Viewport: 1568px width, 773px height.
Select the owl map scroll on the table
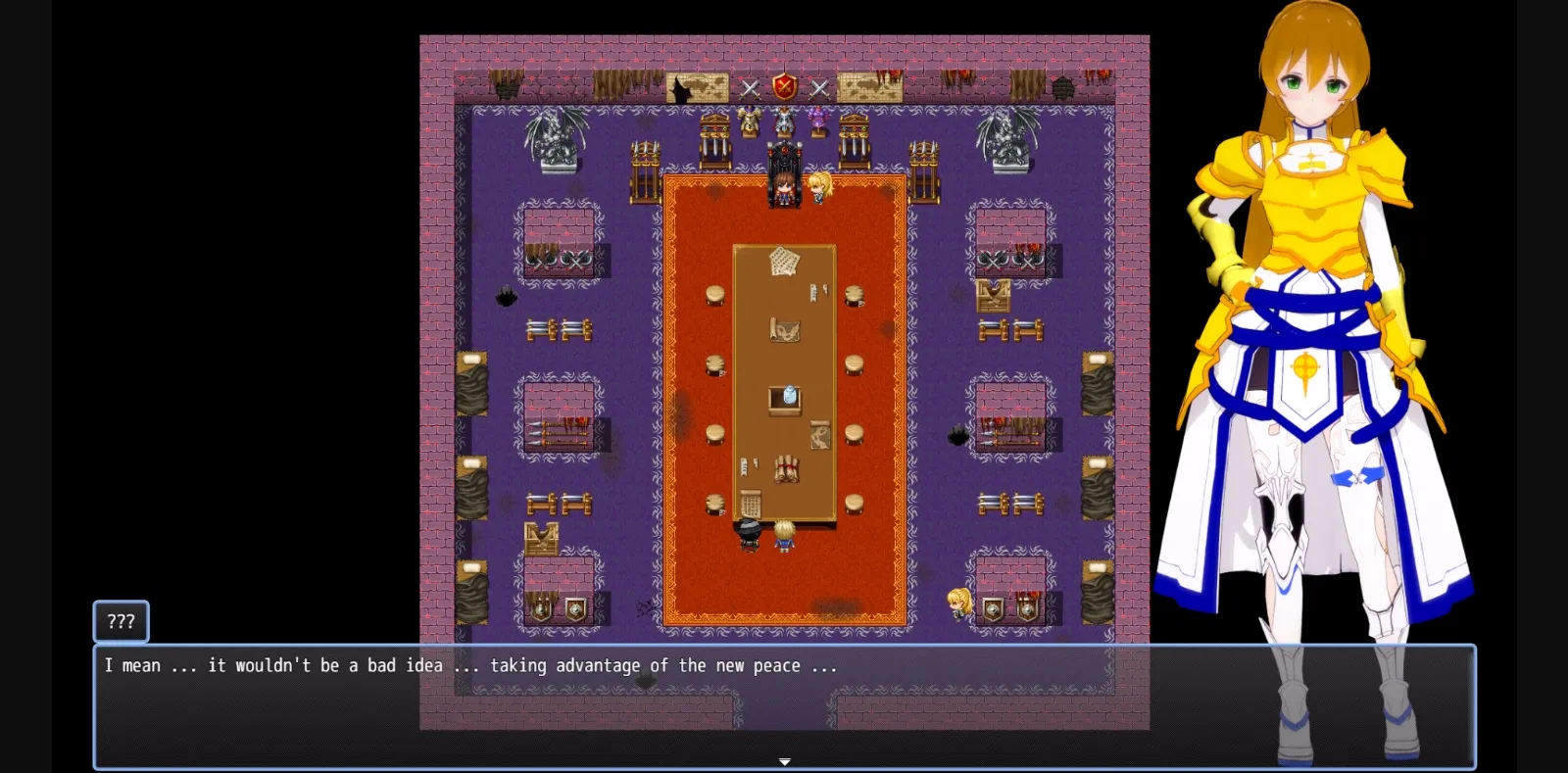pyautogui.click(x=784, y=329)
